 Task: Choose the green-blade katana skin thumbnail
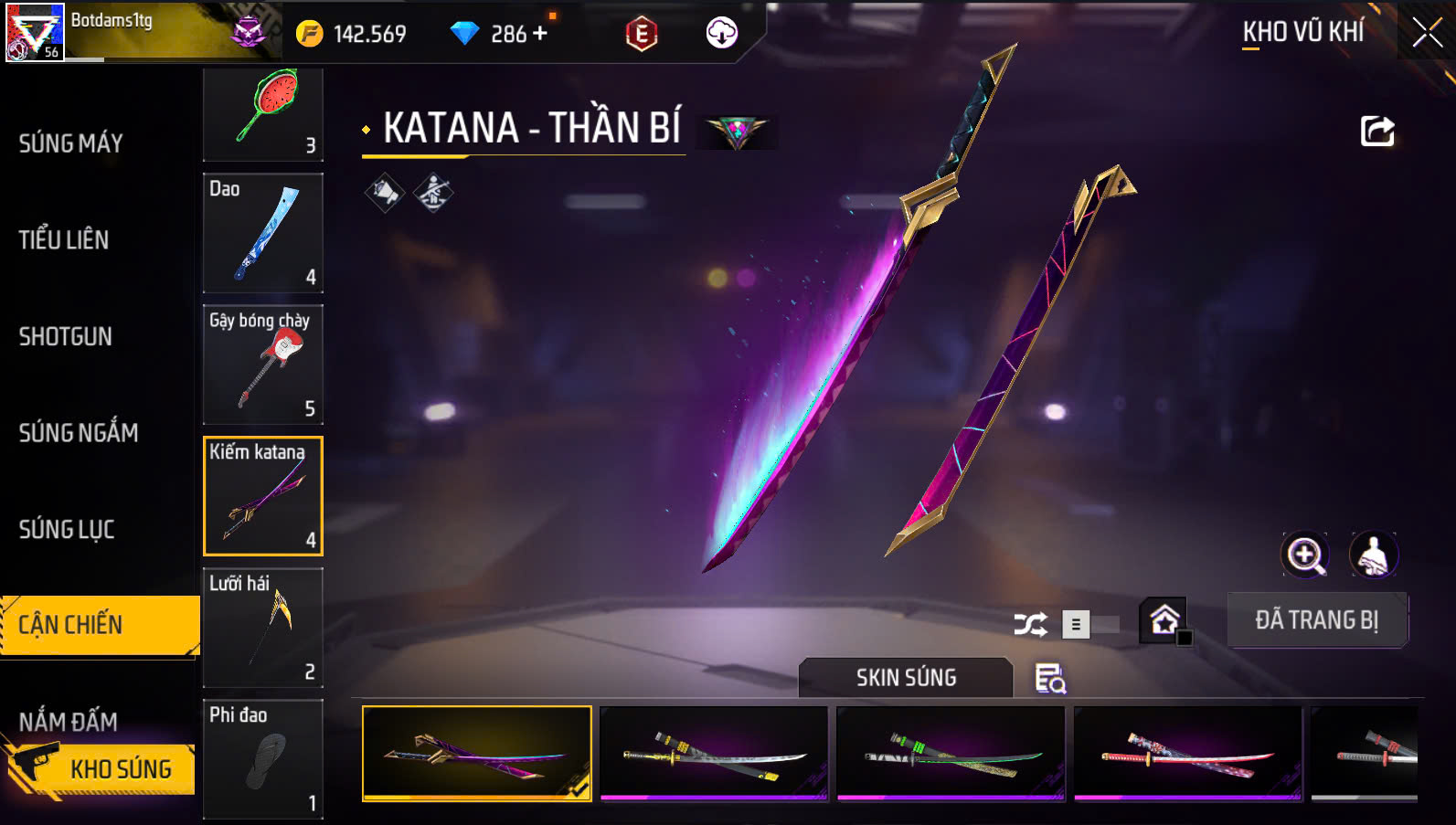pos(951,754)
